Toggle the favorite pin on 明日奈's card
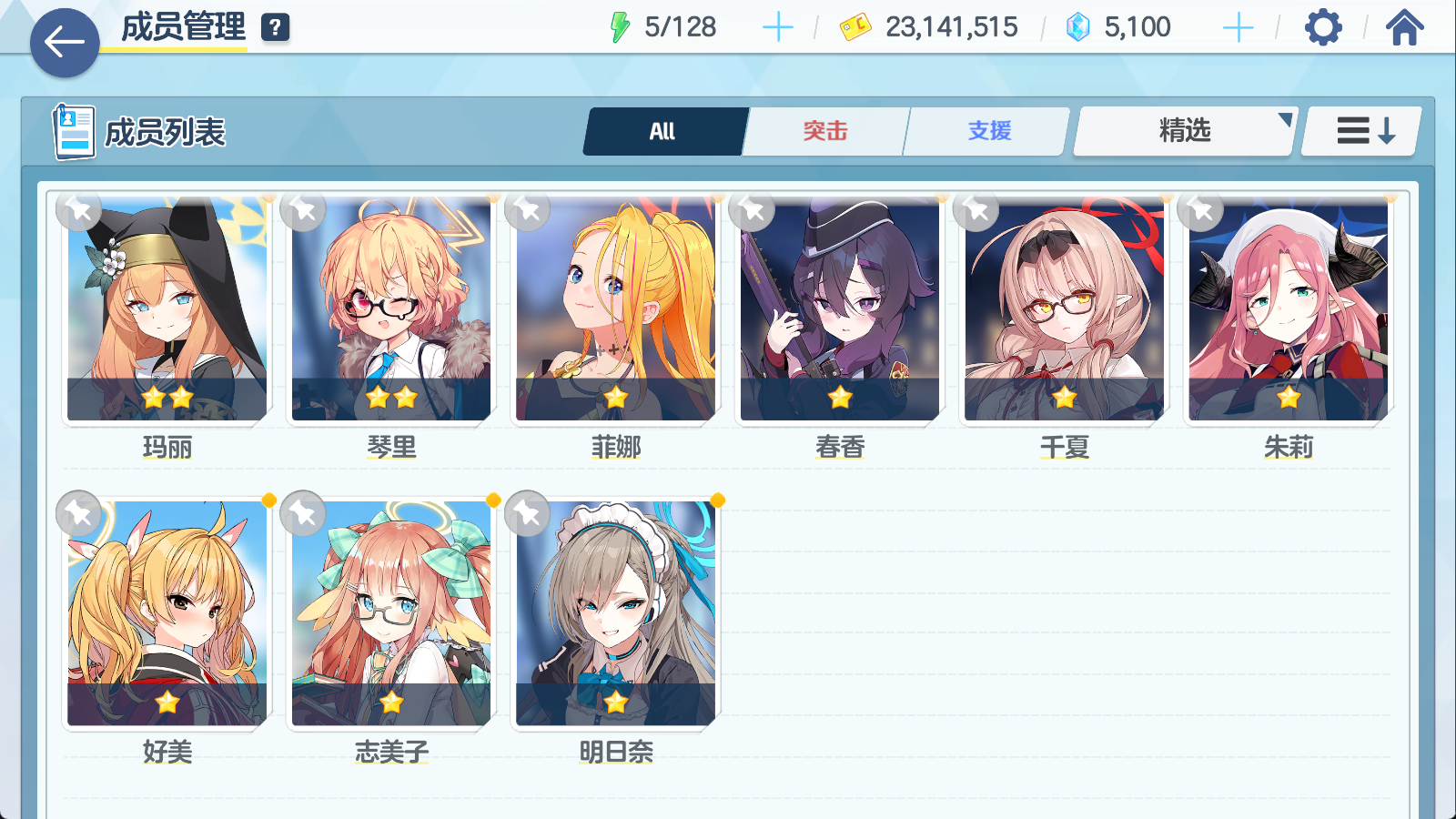 (527, 513)
